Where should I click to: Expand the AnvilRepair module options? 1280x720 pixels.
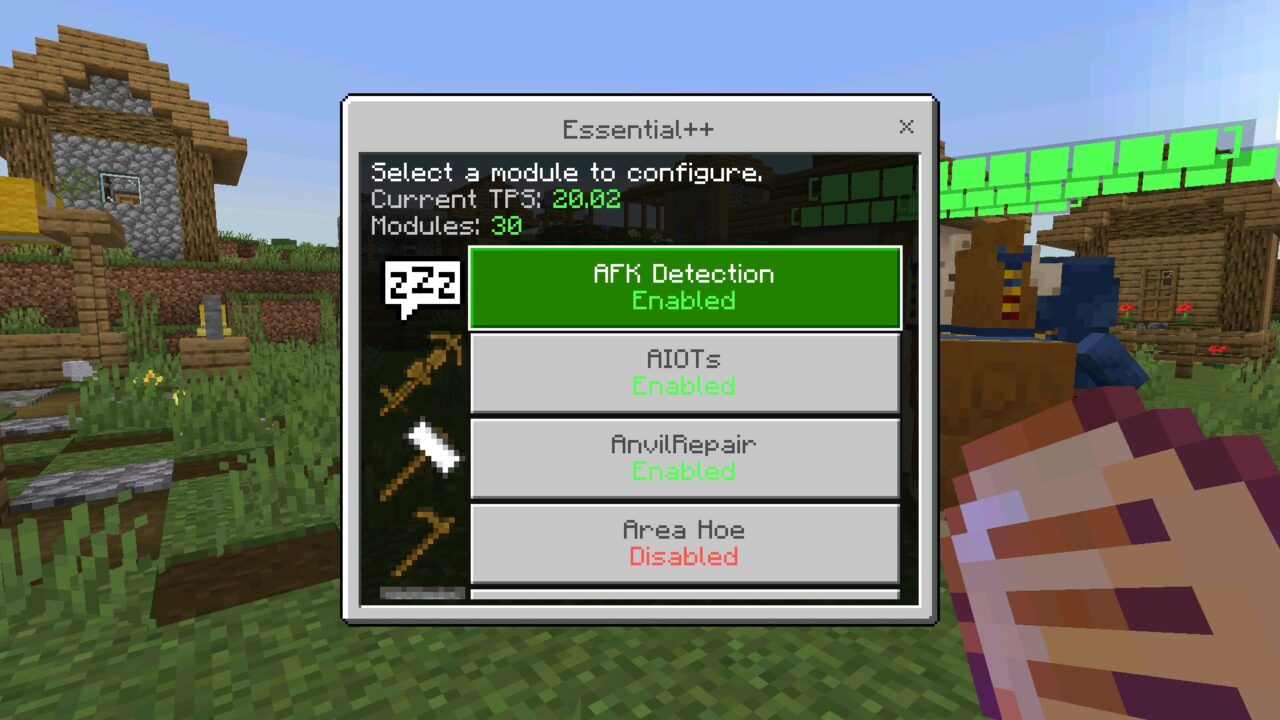tap(684, 458)
